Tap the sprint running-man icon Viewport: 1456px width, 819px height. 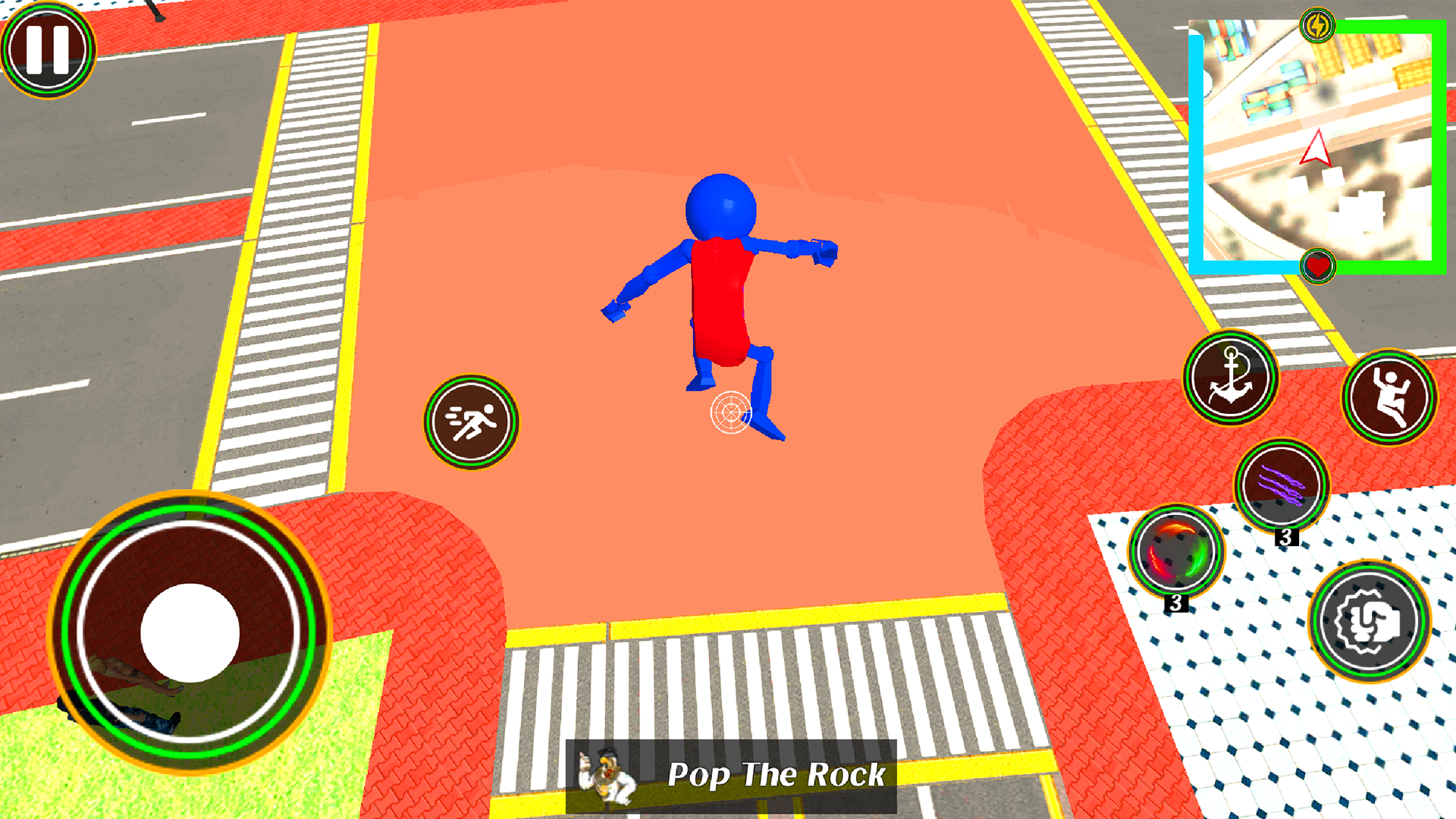(470, 422)
